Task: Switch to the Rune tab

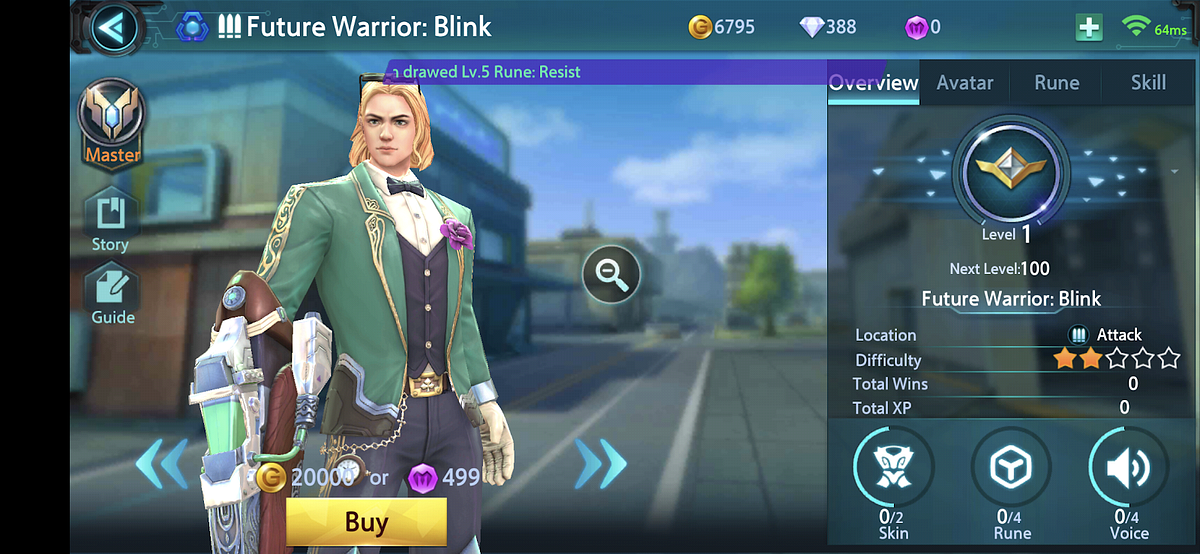Action: click(1056, 83)
